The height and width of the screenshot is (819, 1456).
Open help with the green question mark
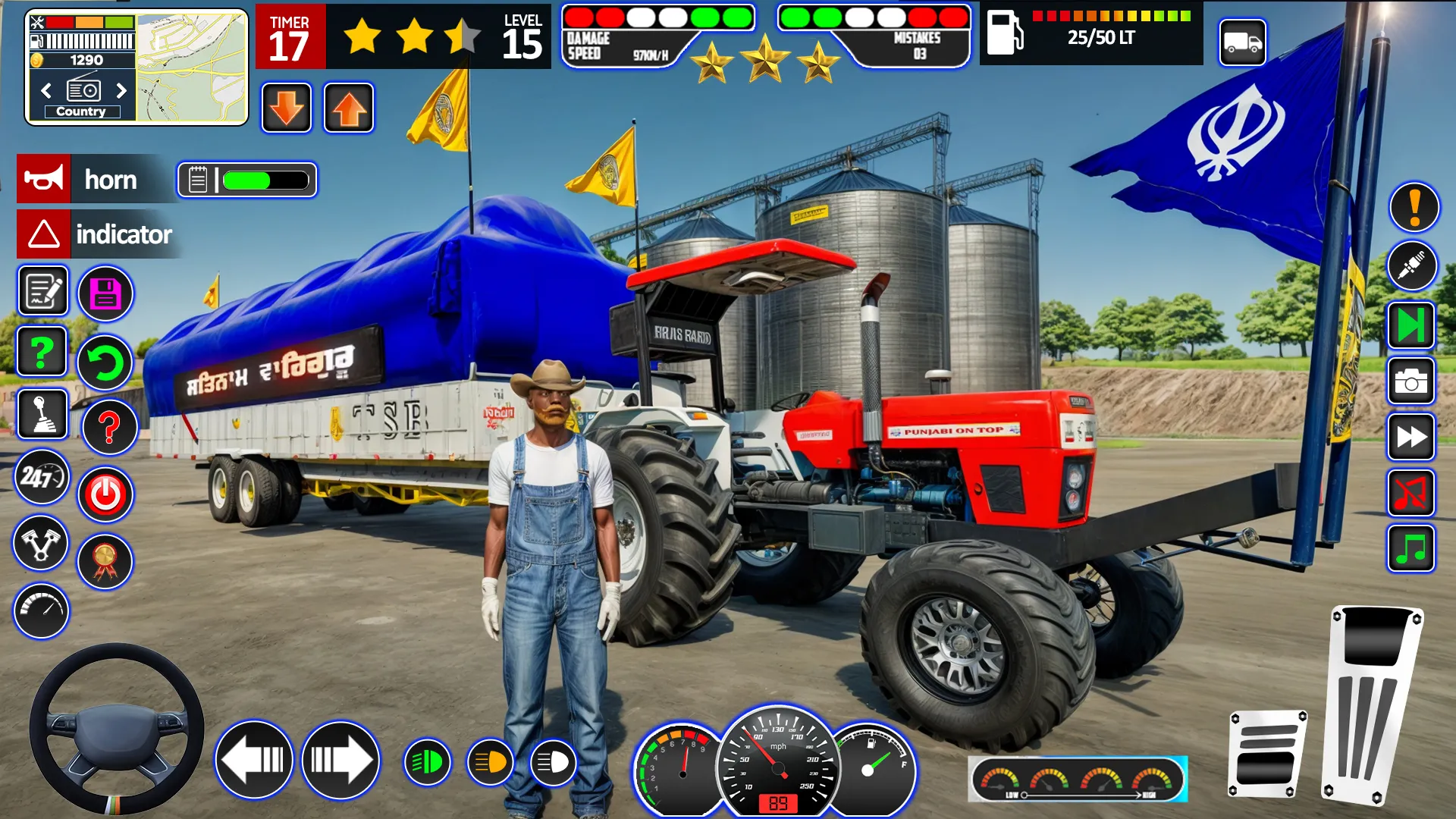tap(42, 351)
